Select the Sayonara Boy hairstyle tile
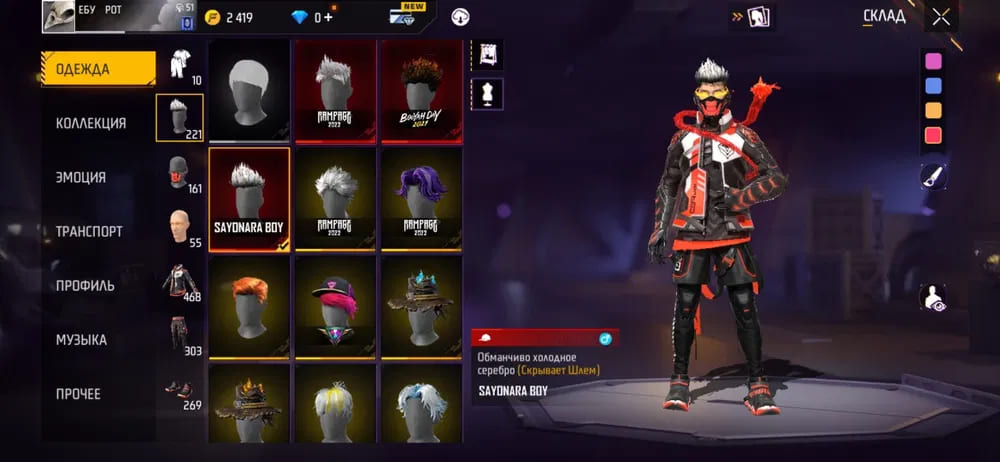 pyautogui.click(x=249, y=199)
